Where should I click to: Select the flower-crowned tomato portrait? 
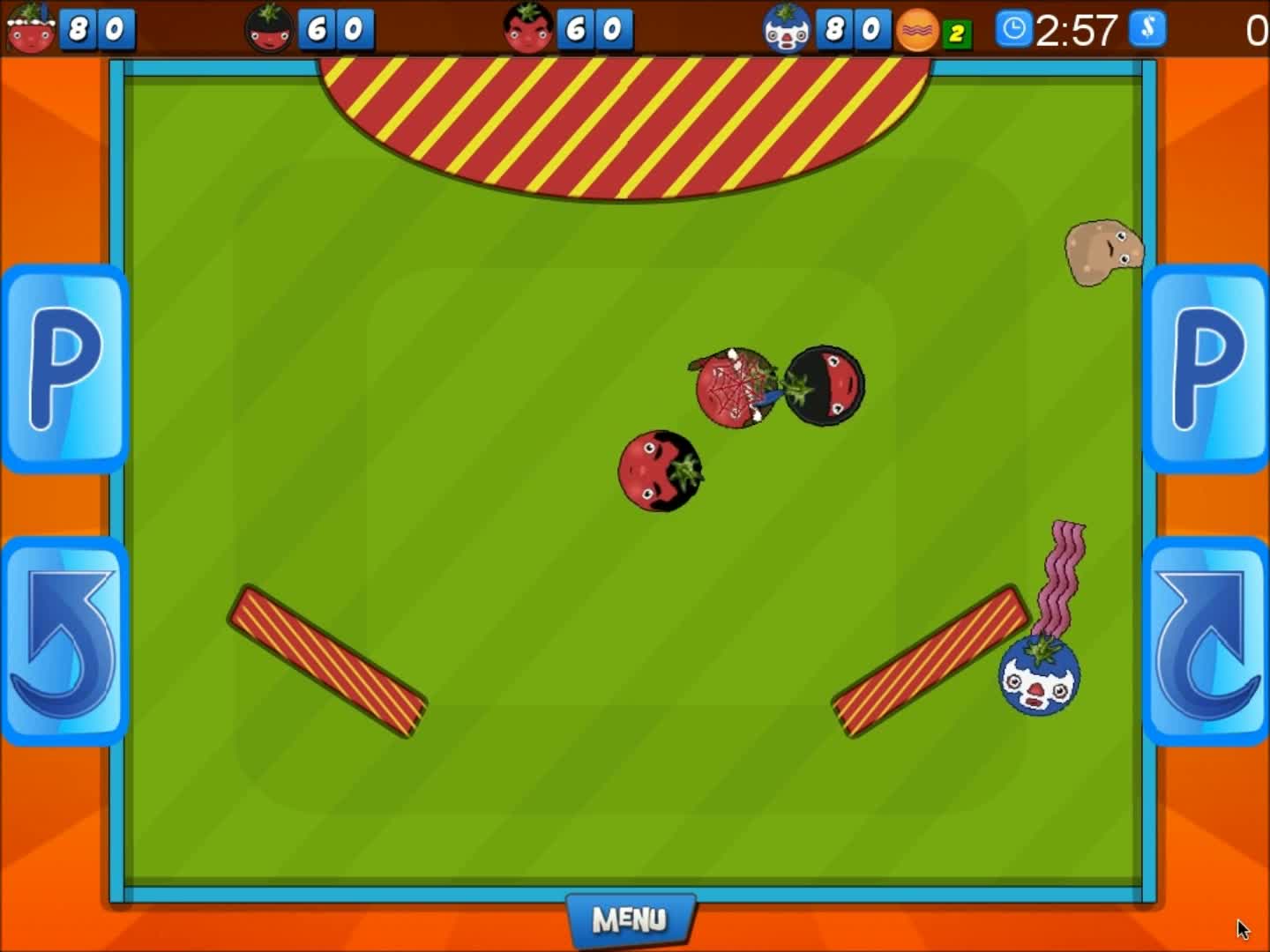point(29,29)
